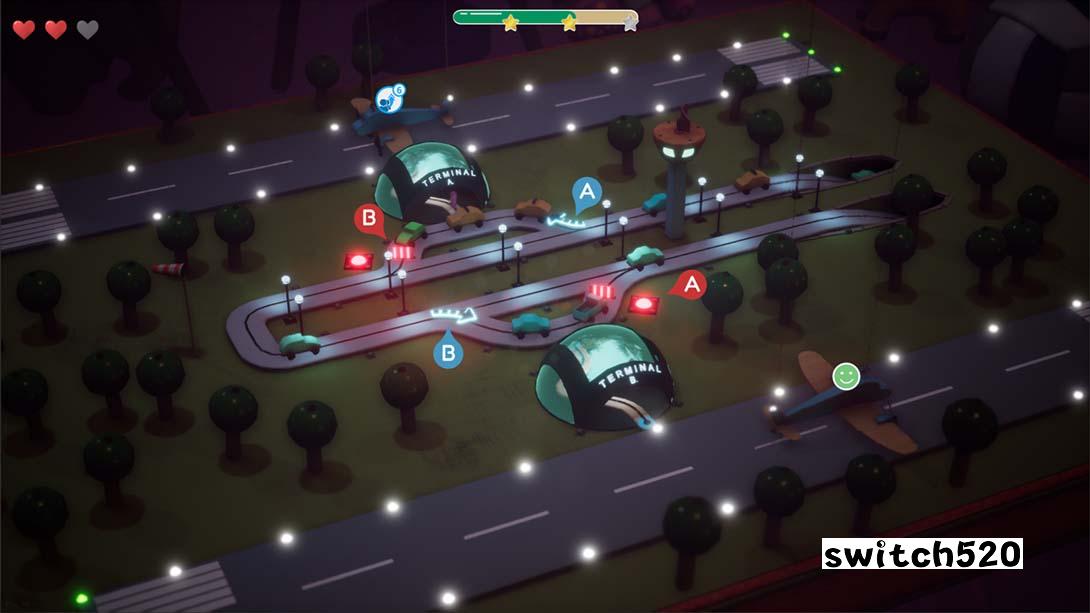Click the blue B switch marker
Viewport: 1090px width, 613px height.
click(x=449, y=351)
